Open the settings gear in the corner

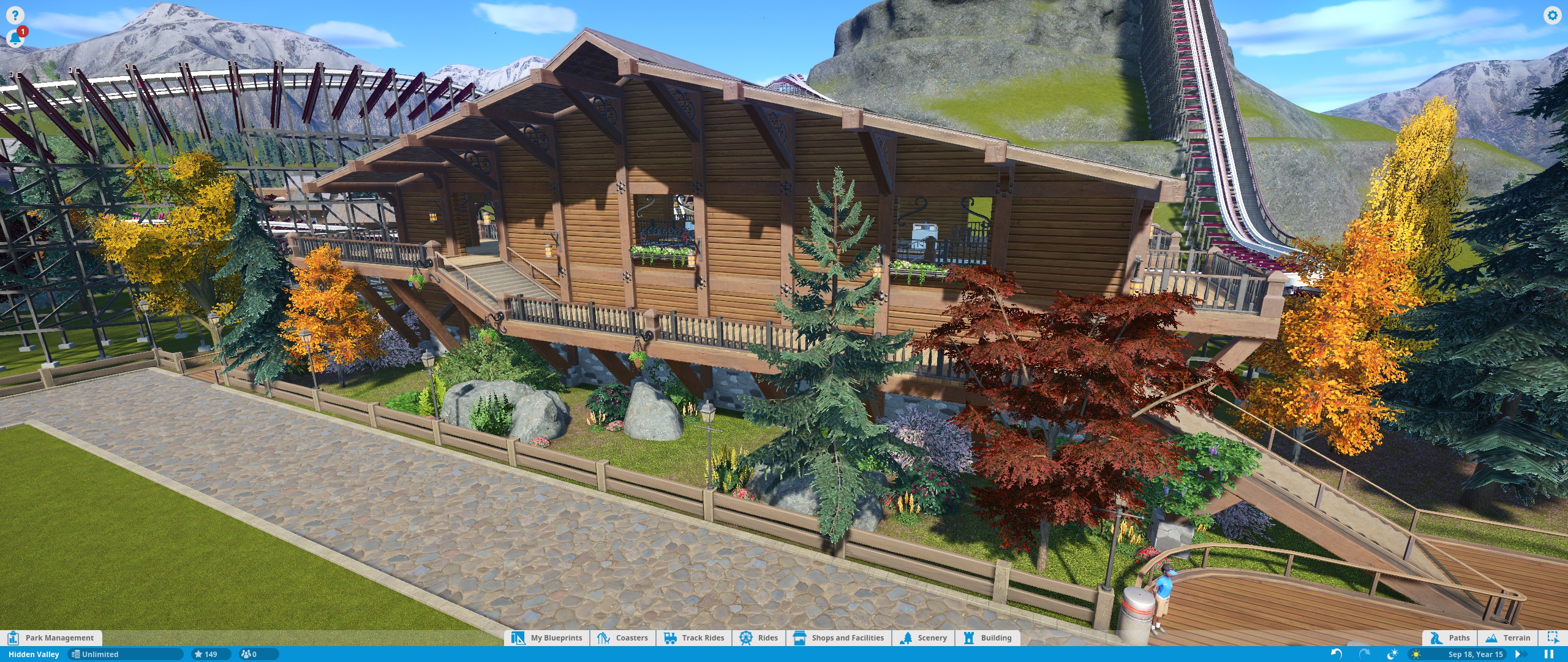(1553, 16)
